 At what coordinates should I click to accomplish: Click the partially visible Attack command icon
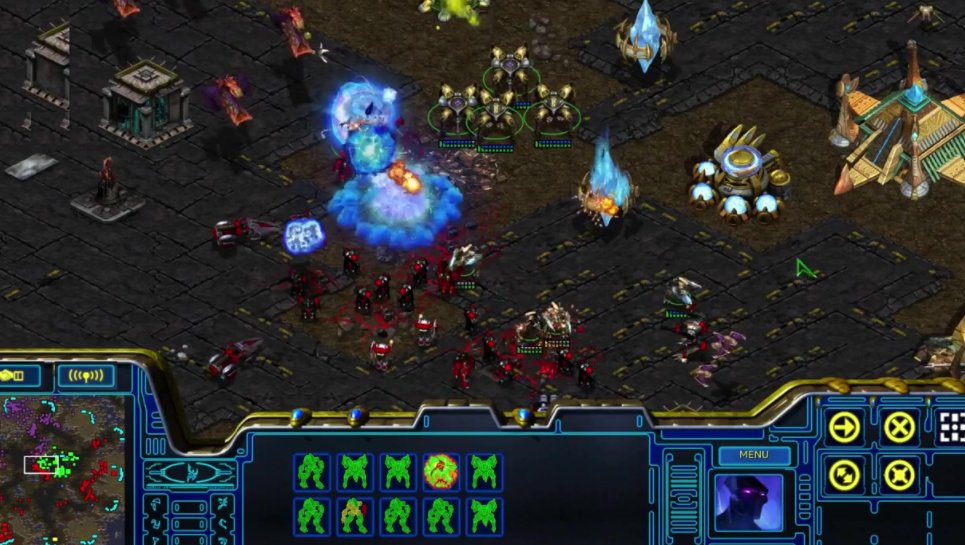coord(951,427)
